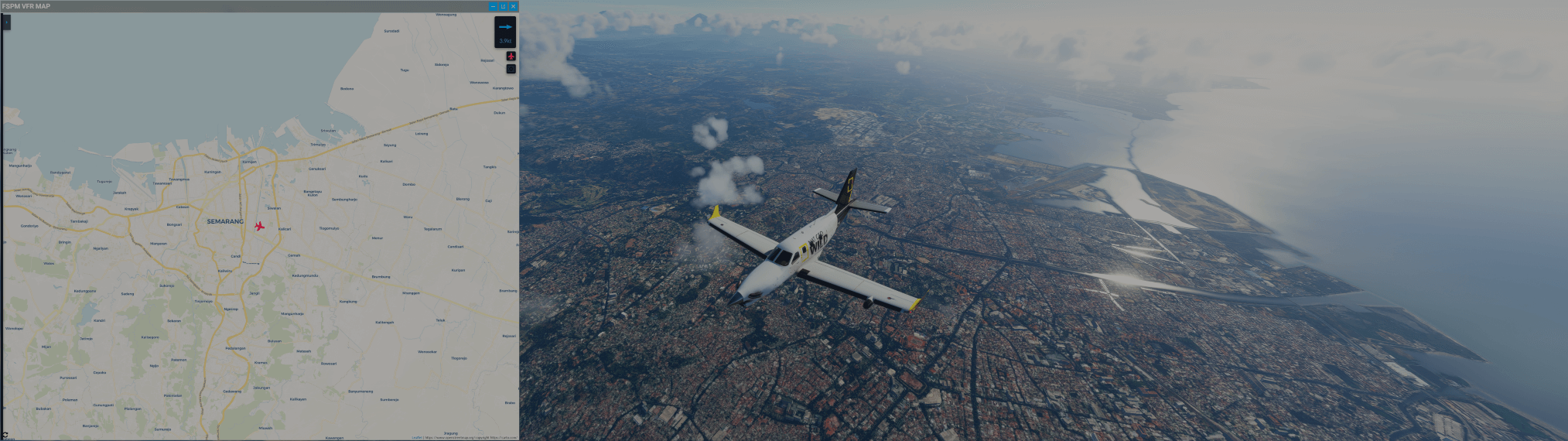Click the red aircraft marker on the map
Screen dimensions: 1568x441
[x=259, y=226]
